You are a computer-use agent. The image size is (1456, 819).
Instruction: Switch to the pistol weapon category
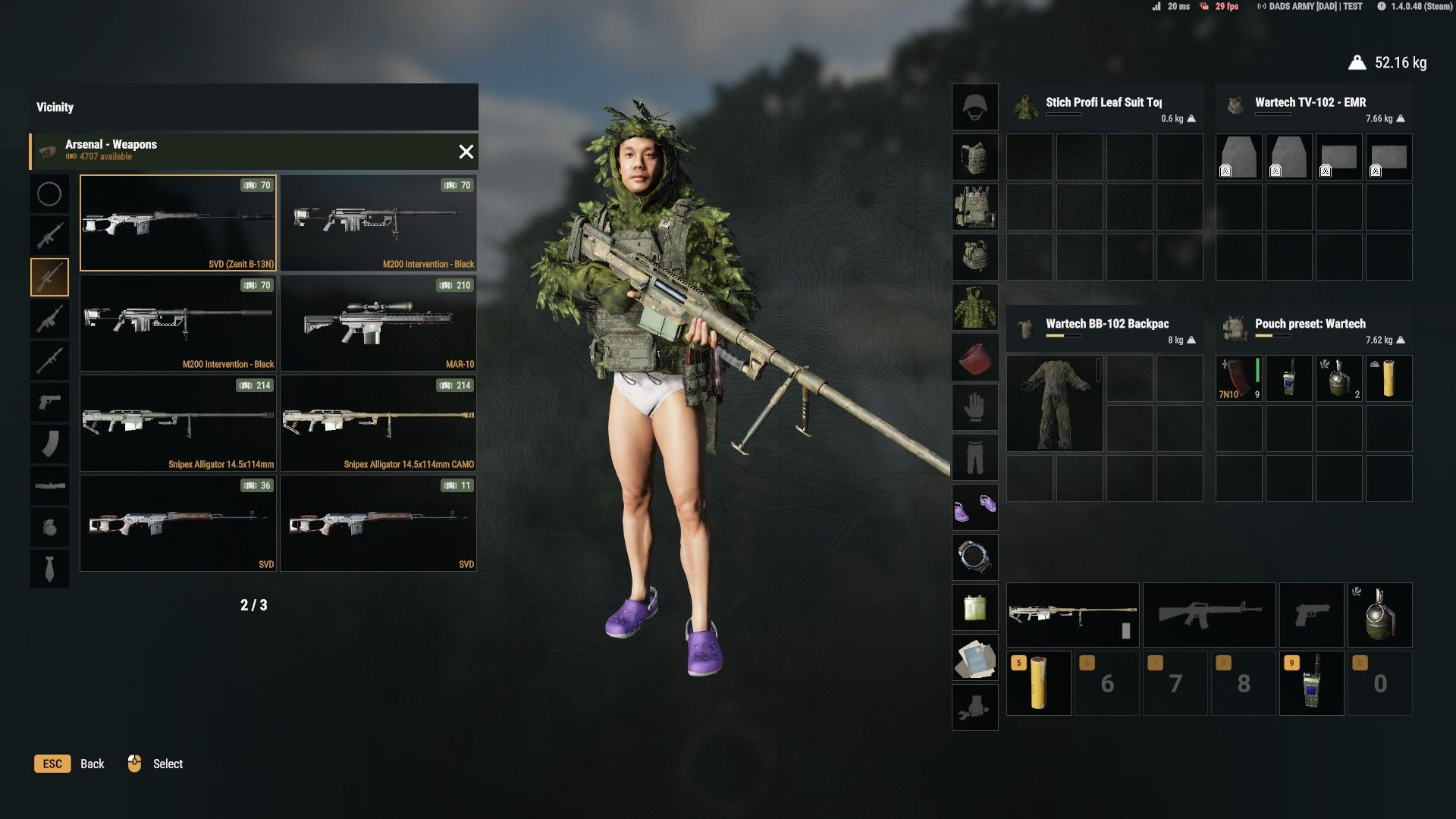click(49, 402)
